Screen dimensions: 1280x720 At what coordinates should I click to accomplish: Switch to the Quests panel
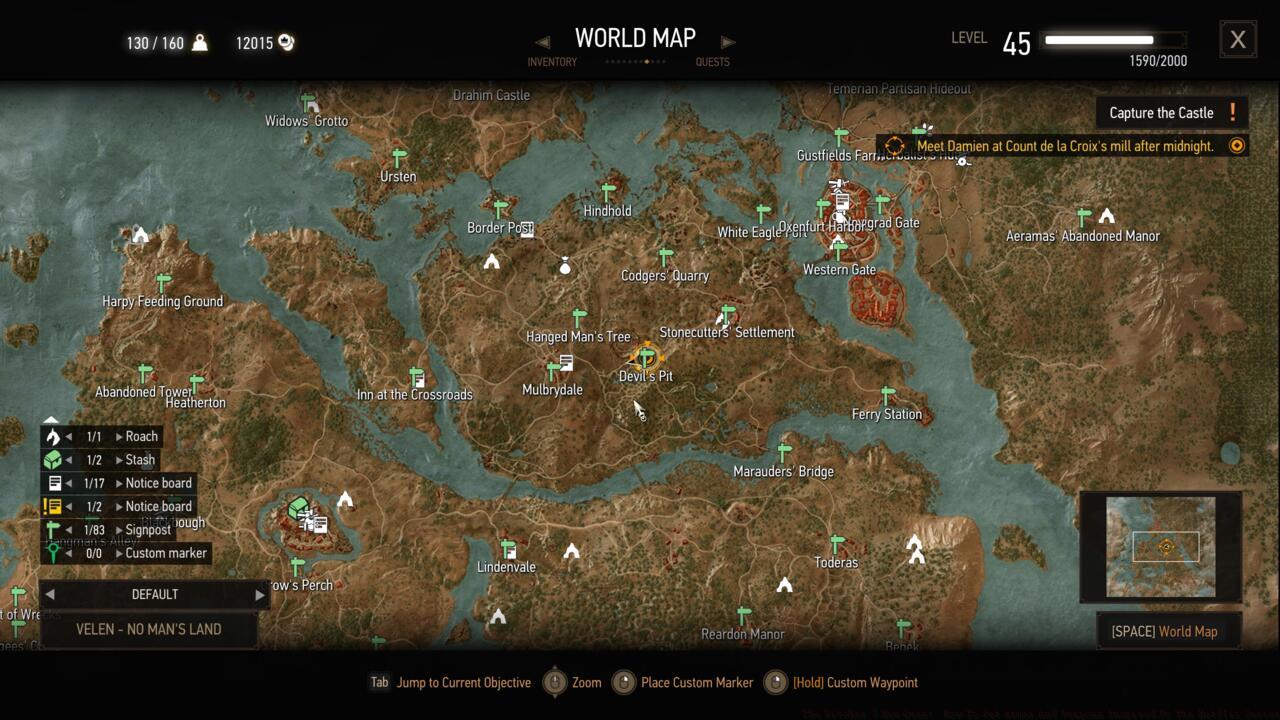[711, 55]
